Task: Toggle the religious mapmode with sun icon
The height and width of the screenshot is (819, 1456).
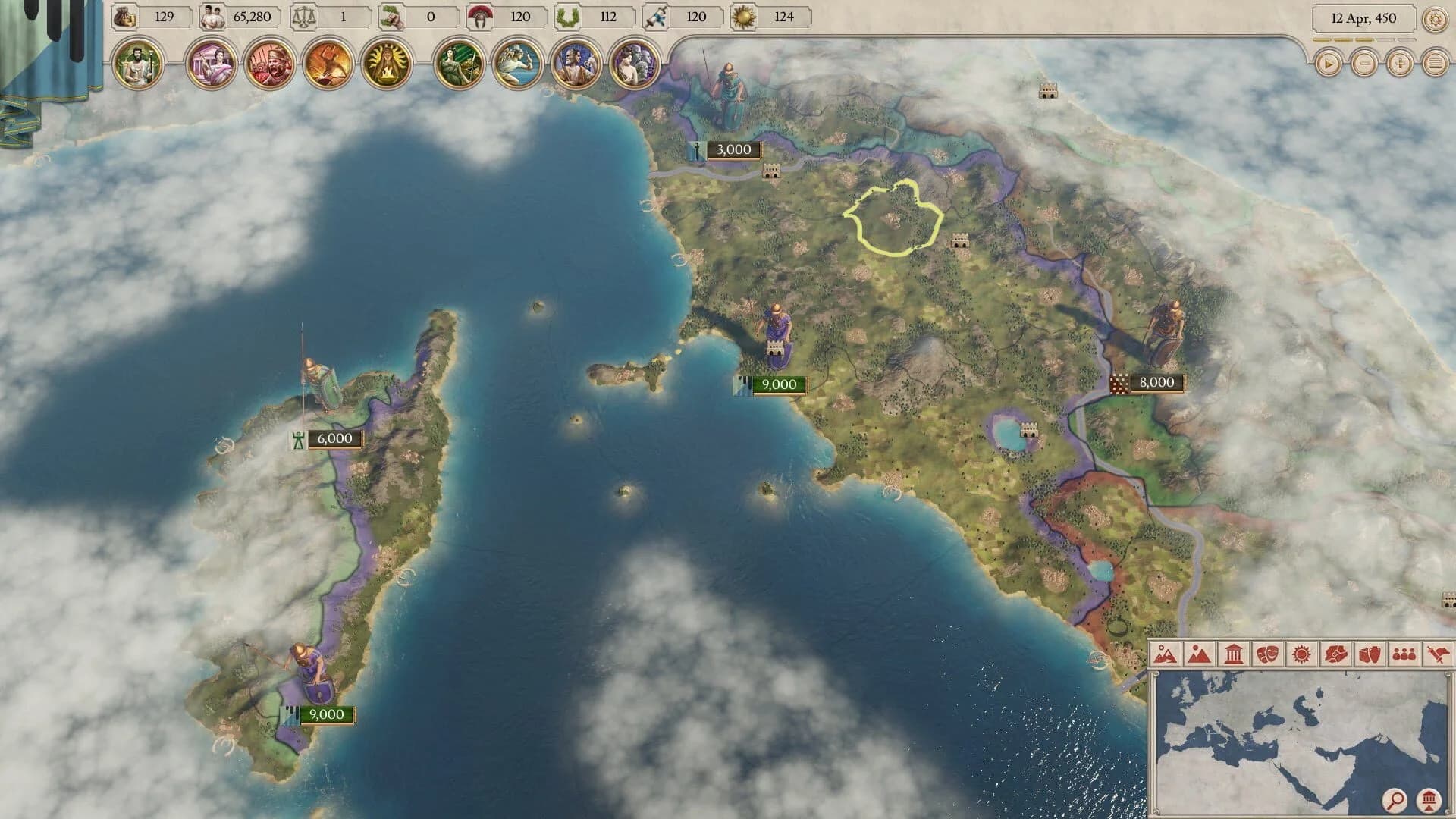Action: (x=1302, y=652)
